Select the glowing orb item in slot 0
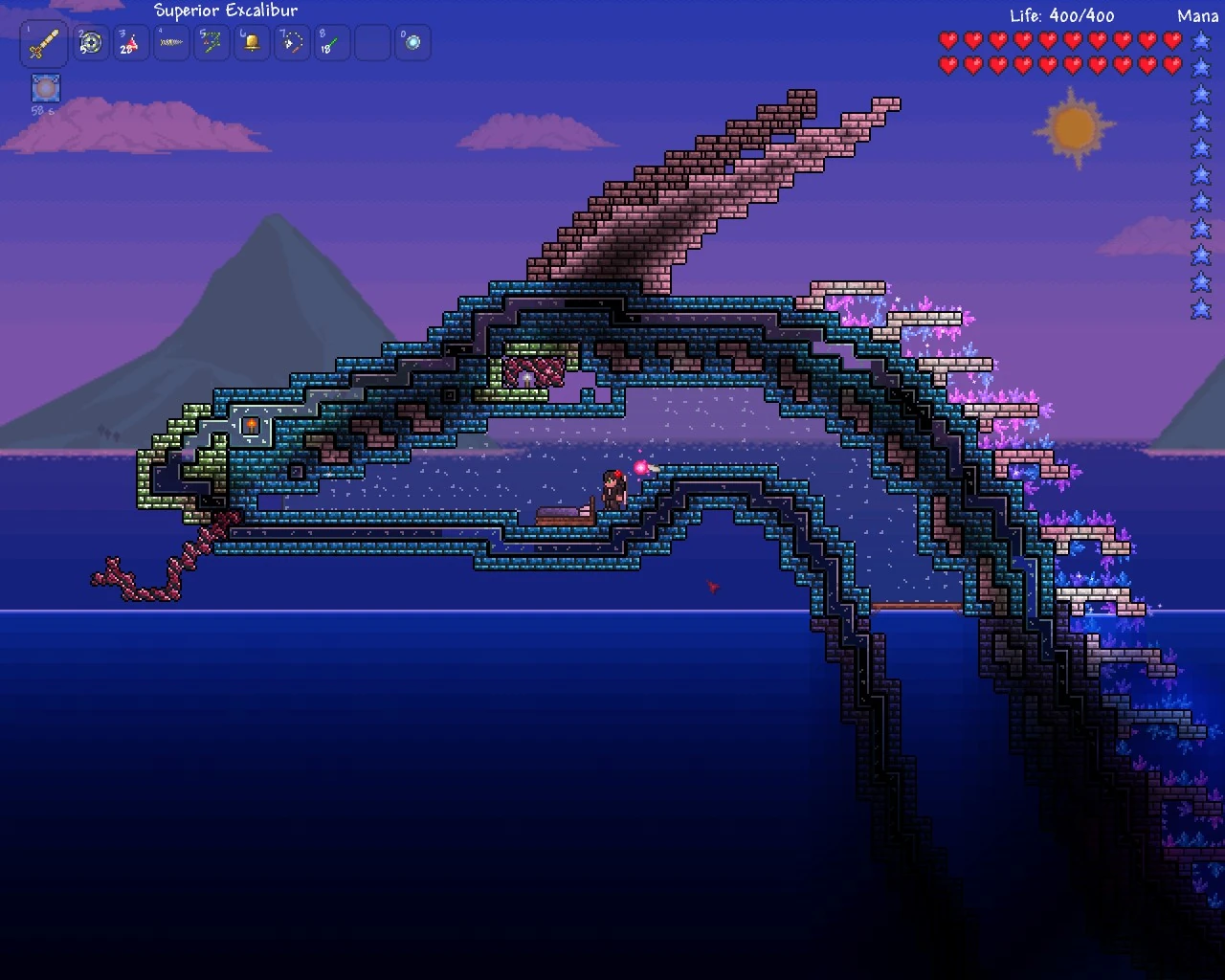The width and height of the screenshot is (1225, 980). coord(412,42)
